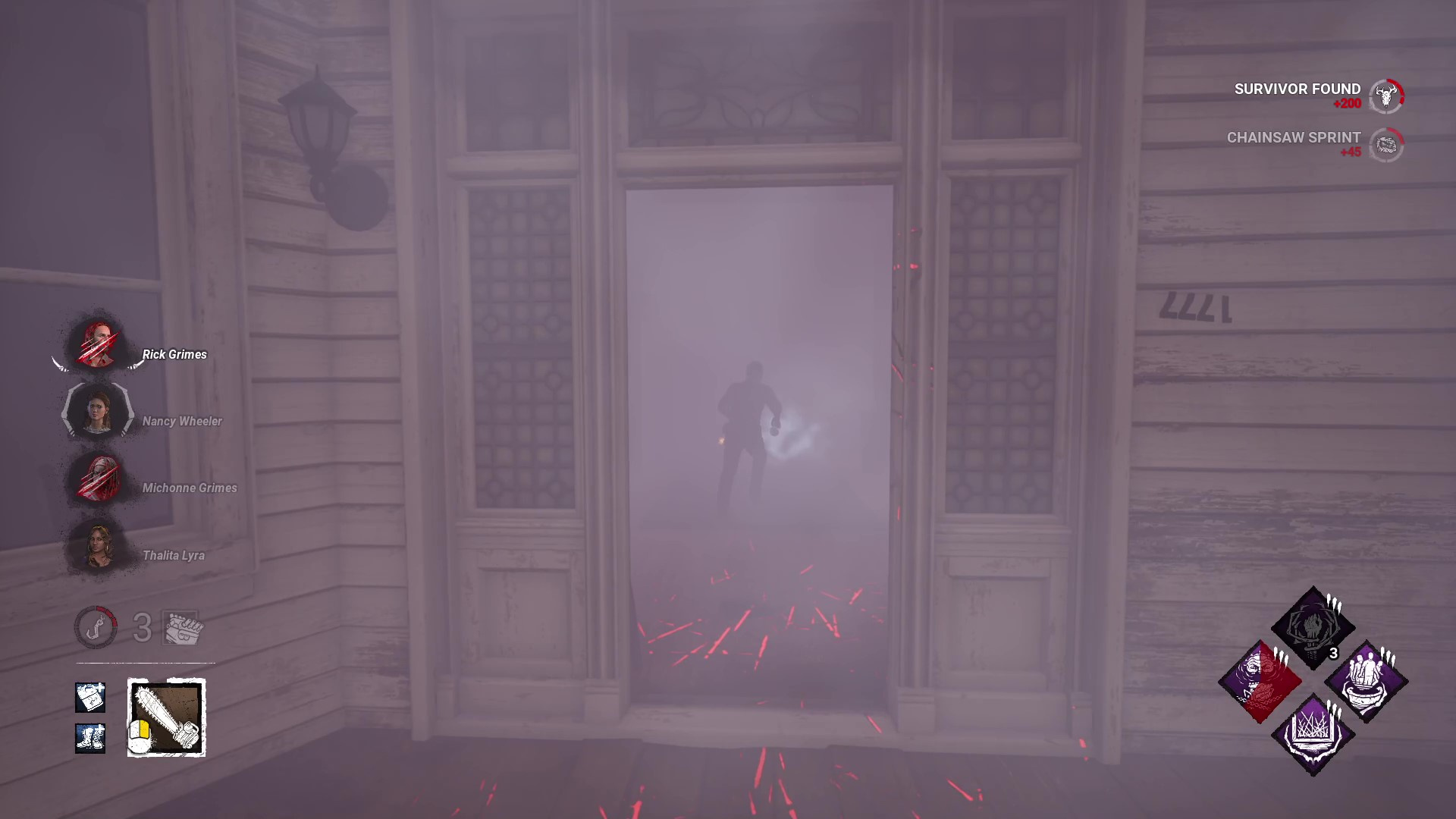Select the hook progress gauge icon
The width and height of the screenshot is (1456, 819).
pyautogui.click(x=96, y=628)
